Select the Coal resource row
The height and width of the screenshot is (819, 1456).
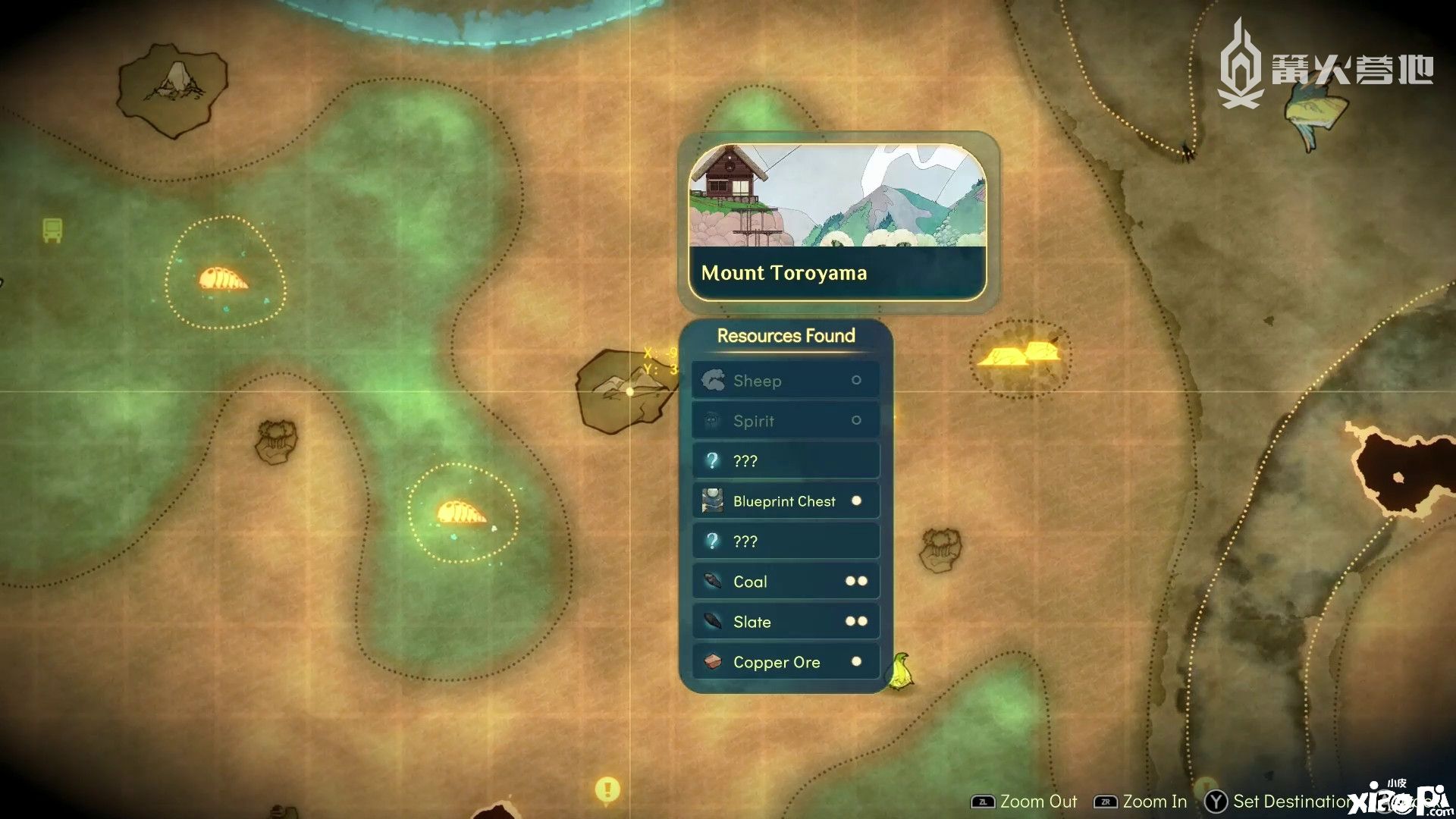click(x=786, y=582)
